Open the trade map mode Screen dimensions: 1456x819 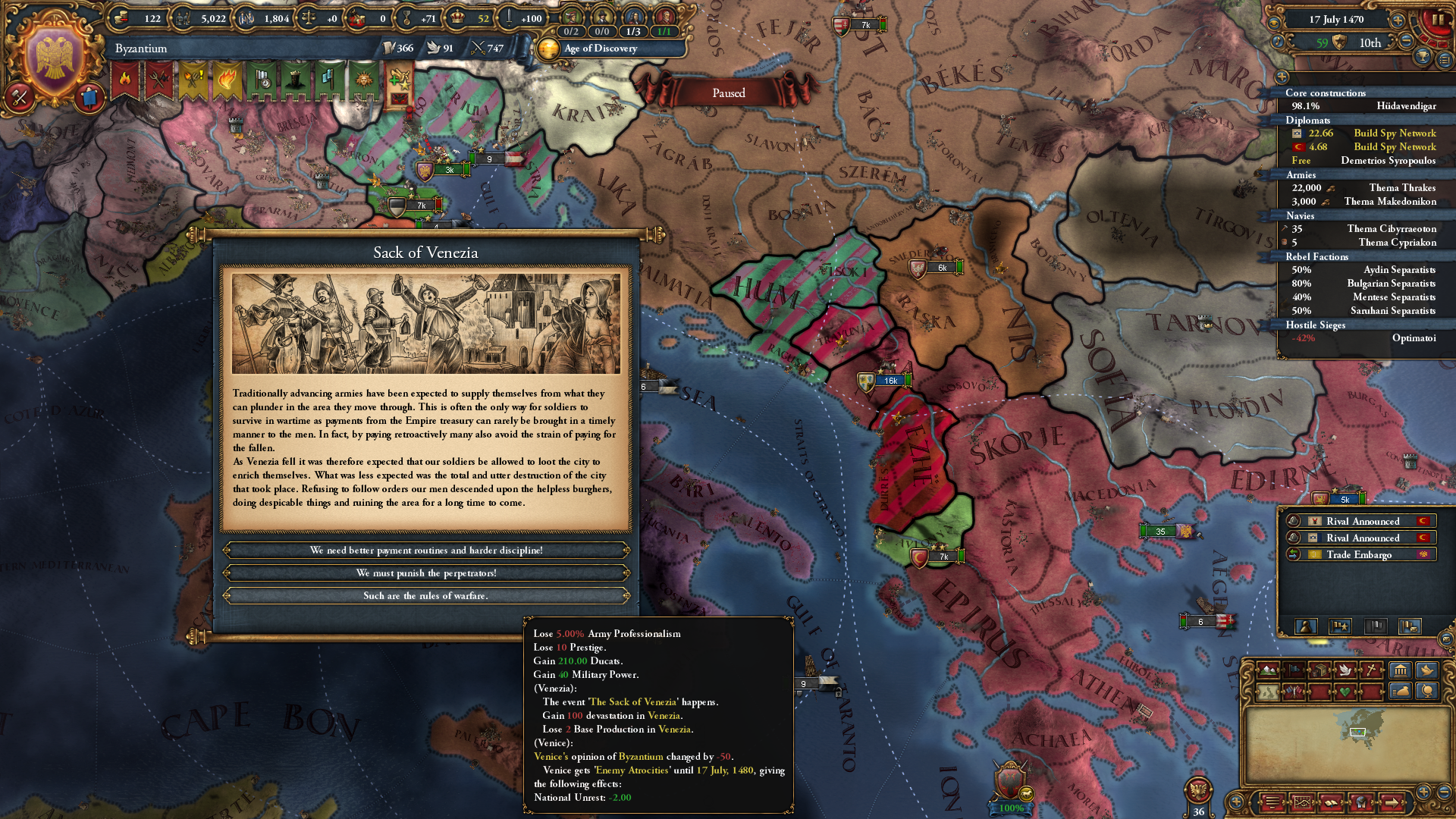click(1321, 670)
